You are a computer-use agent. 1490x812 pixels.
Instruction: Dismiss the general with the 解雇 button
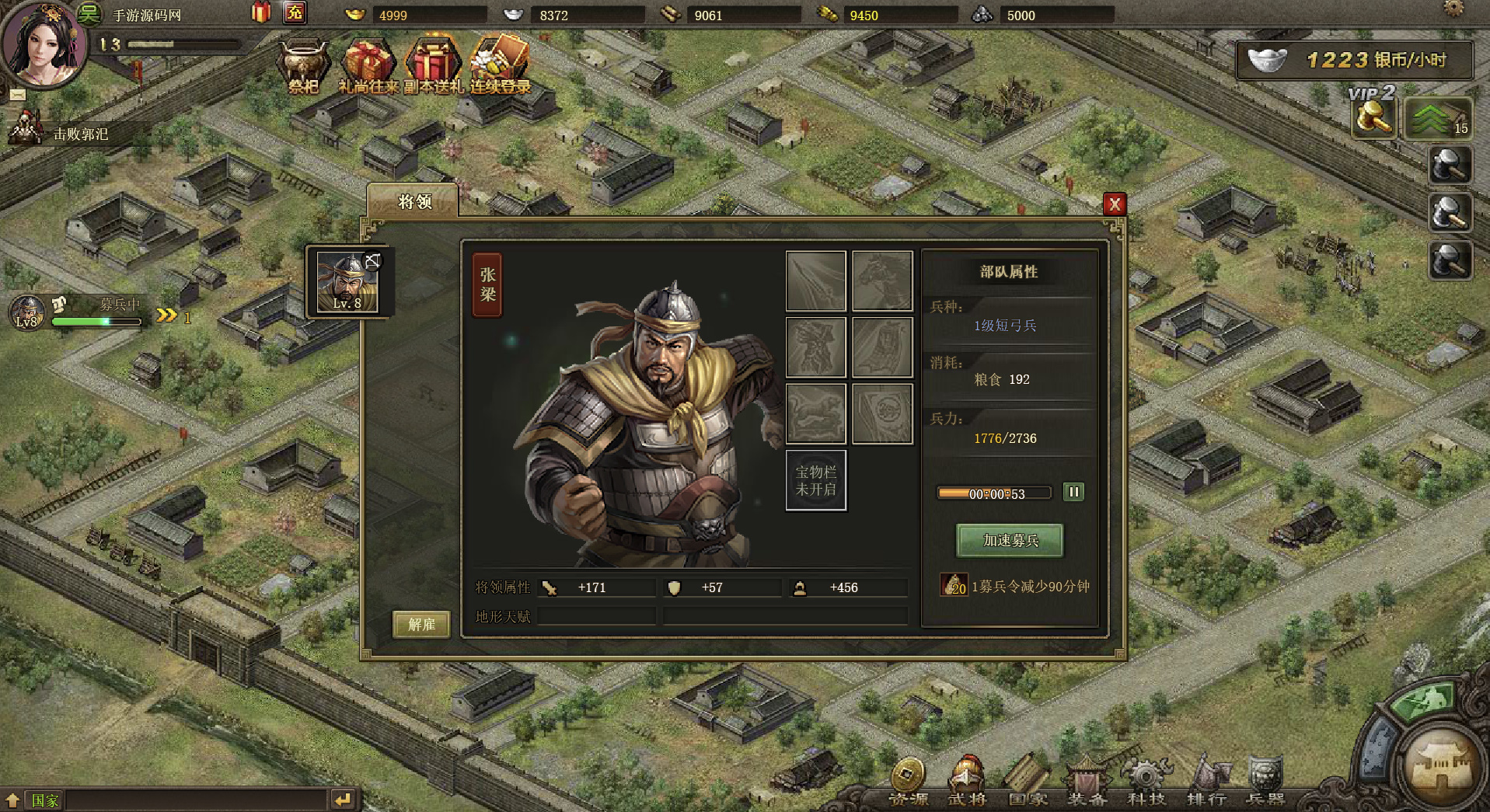pos(421,624)
